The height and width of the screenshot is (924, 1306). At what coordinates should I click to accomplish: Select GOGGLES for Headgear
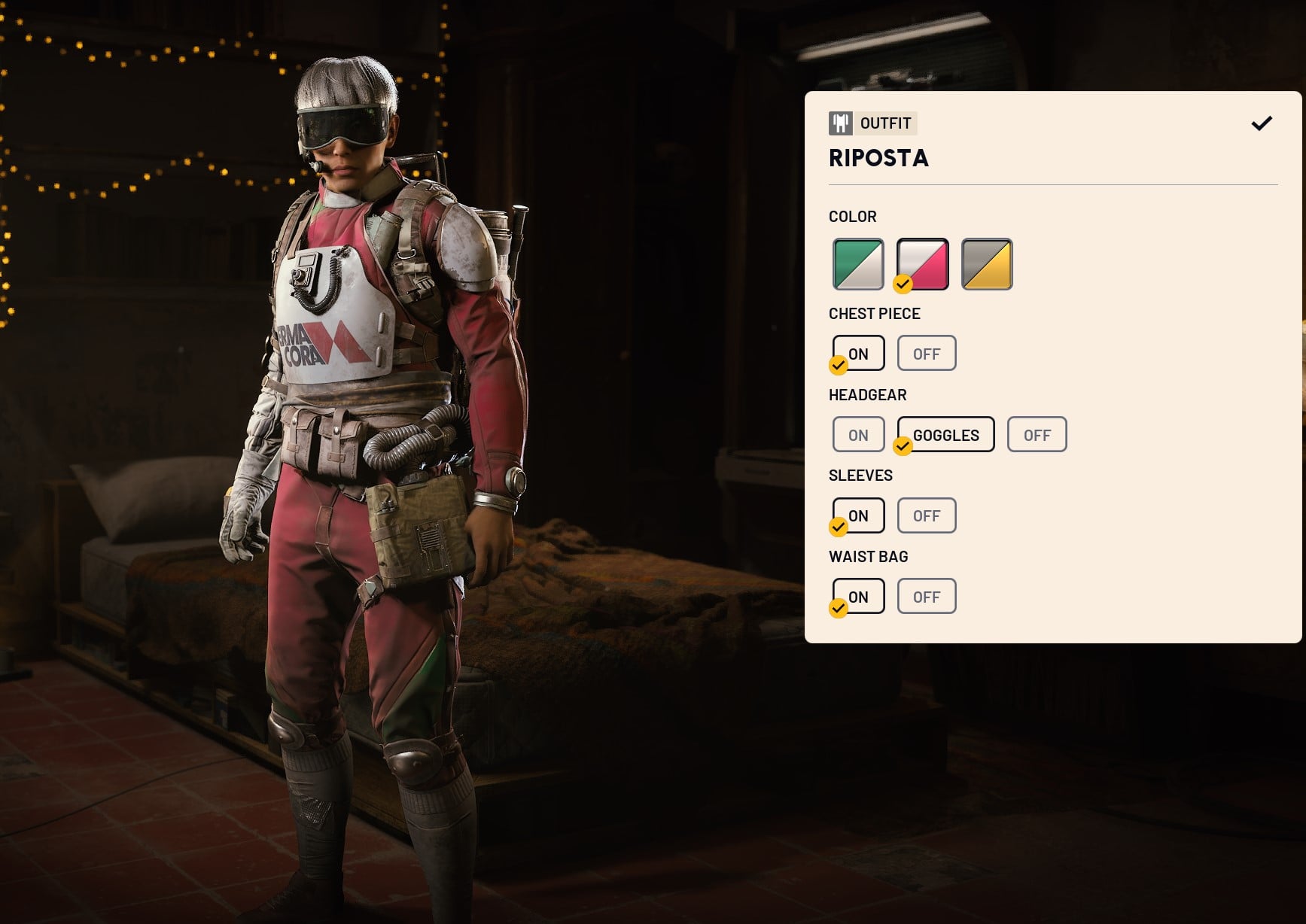(x=945, y=434)
